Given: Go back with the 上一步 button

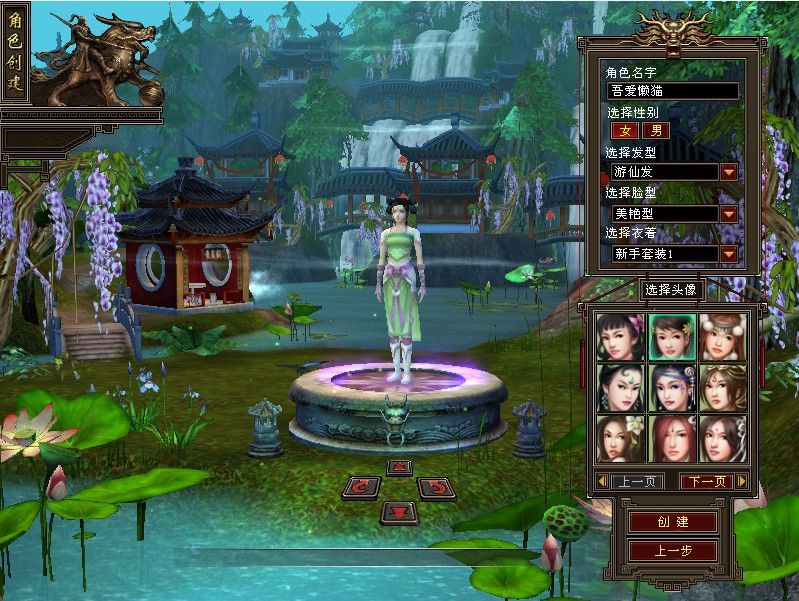Looking at the screenshot, I should pyautogui.click(x=673, y=551).
